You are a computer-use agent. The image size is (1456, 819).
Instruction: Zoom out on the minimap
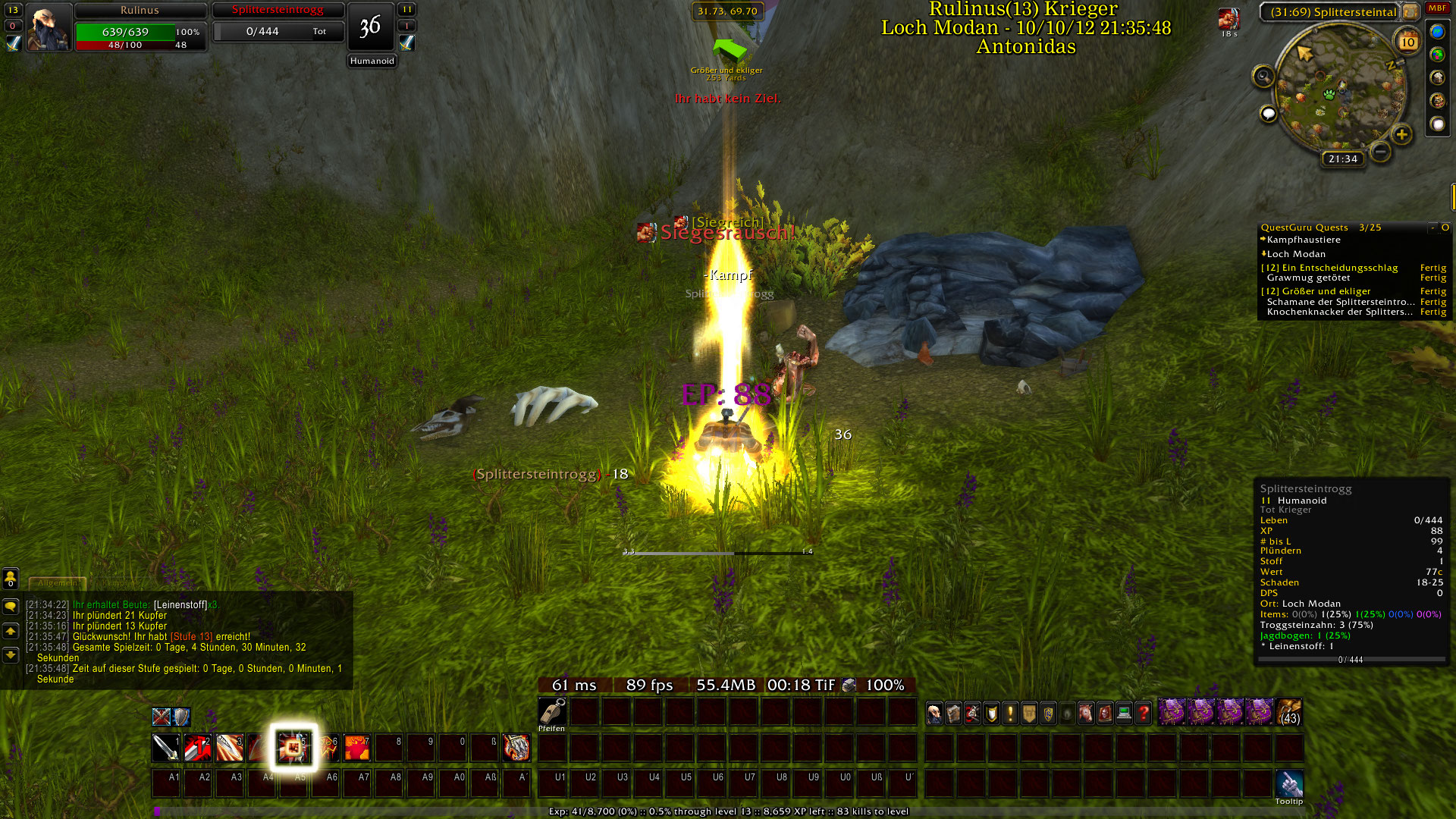(x=1381, y=152)
